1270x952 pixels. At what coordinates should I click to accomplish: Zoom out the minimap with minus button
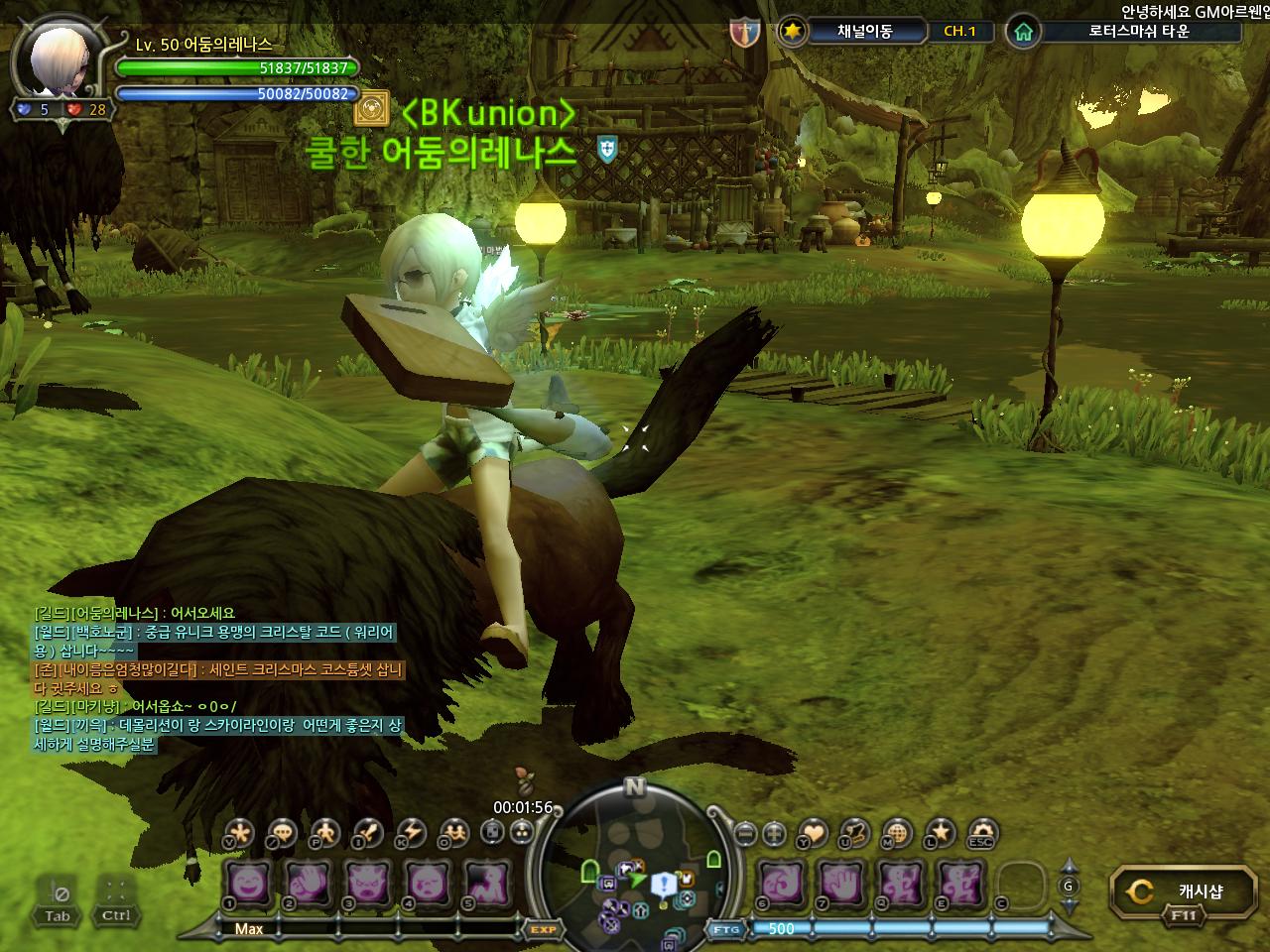click(745, 833)
